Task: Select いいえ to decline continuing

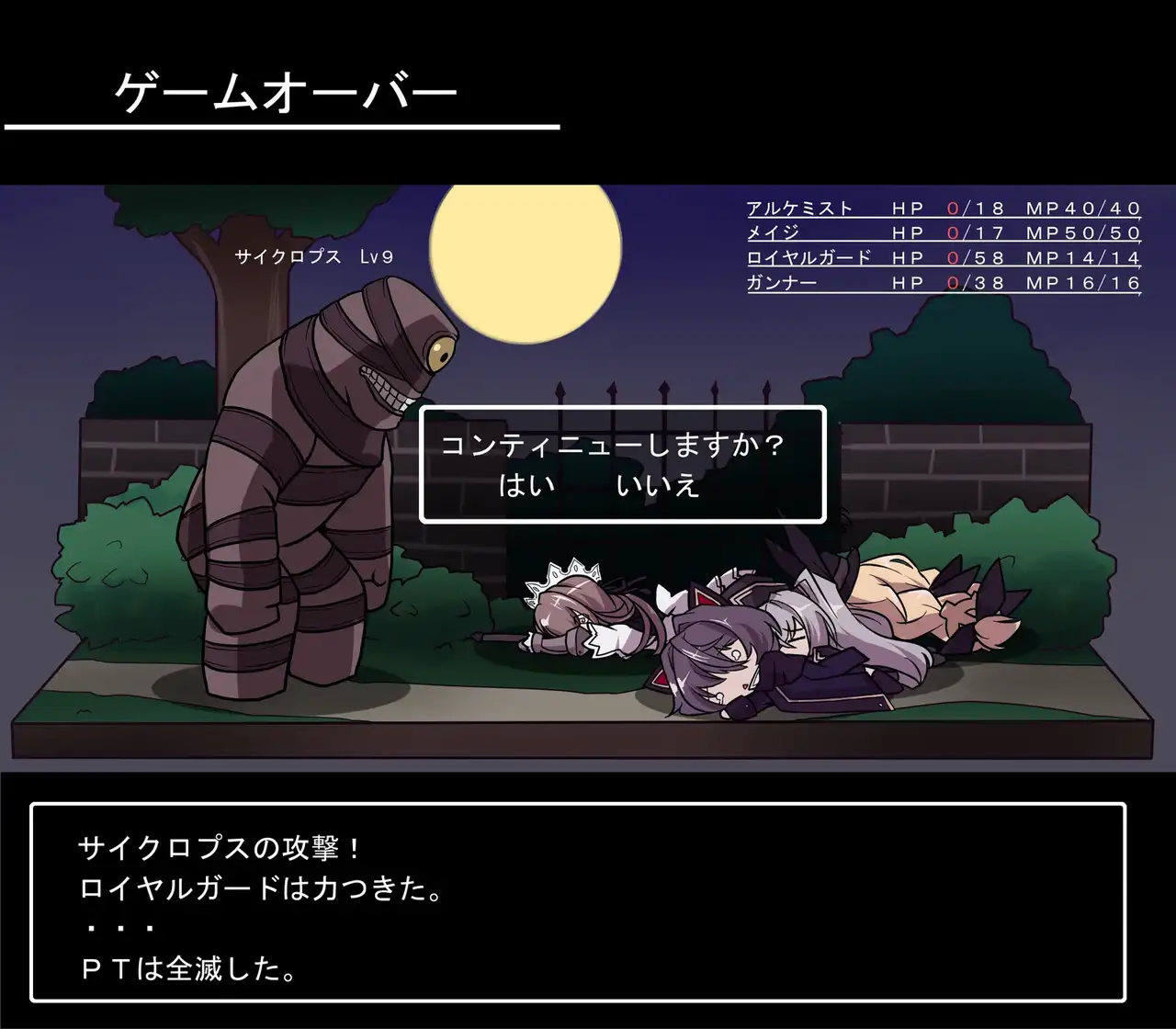Action: pyautogui.click(x=658, y=484)
